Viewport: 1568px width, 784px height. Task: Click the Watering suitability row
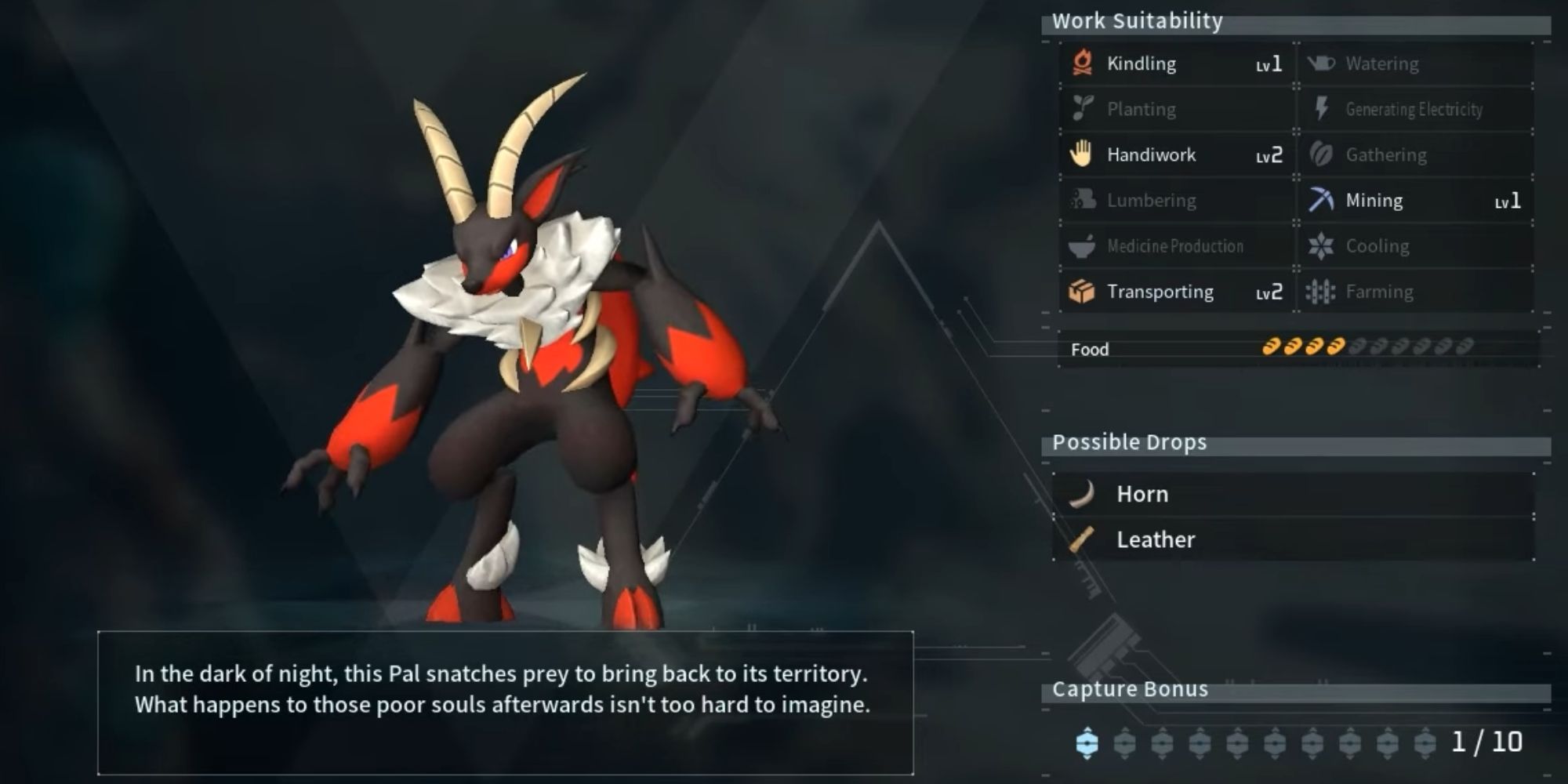[x=1415, y=64]
